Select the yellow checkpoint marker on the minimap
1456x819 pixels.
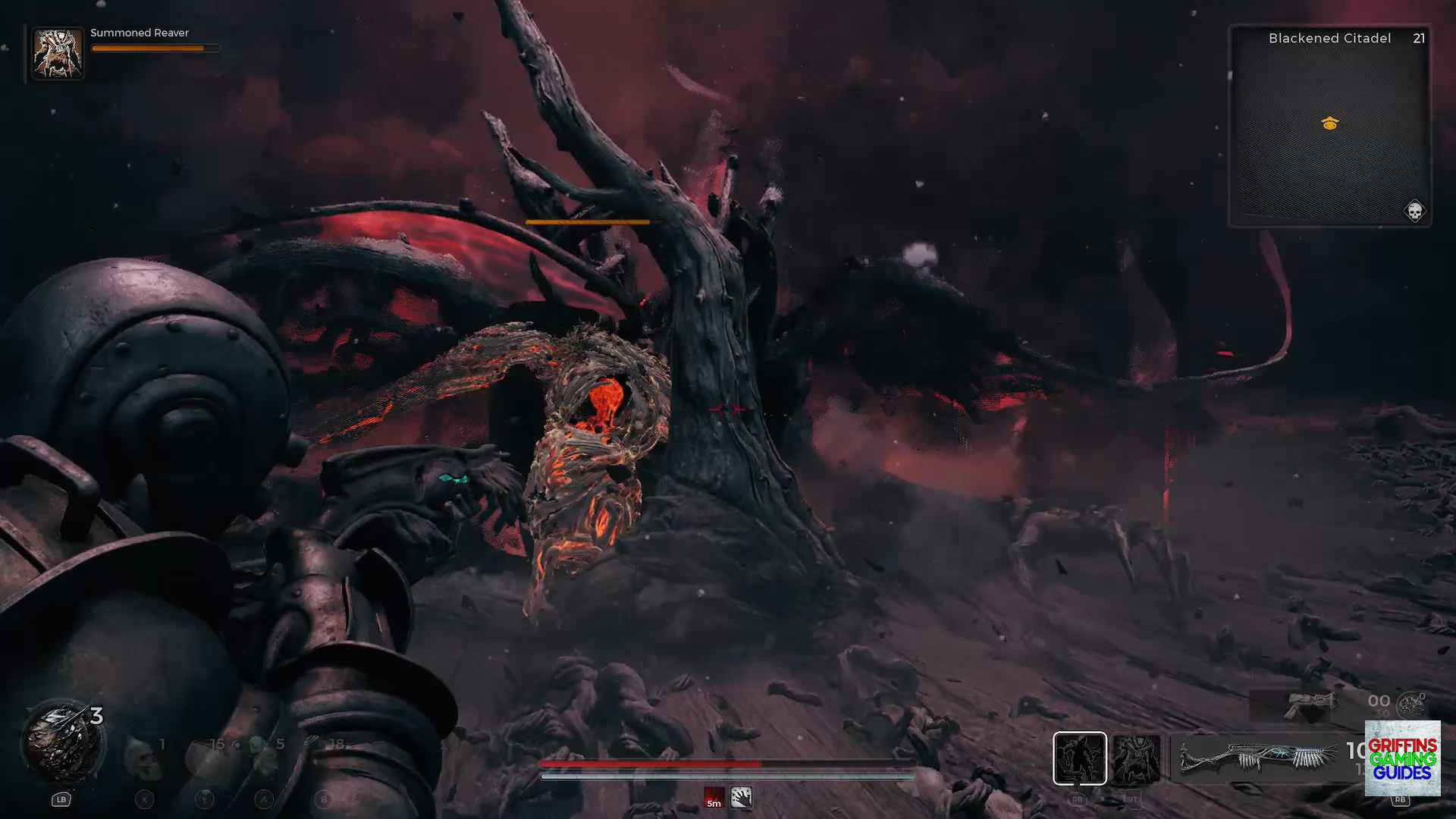coord(1329,124)
